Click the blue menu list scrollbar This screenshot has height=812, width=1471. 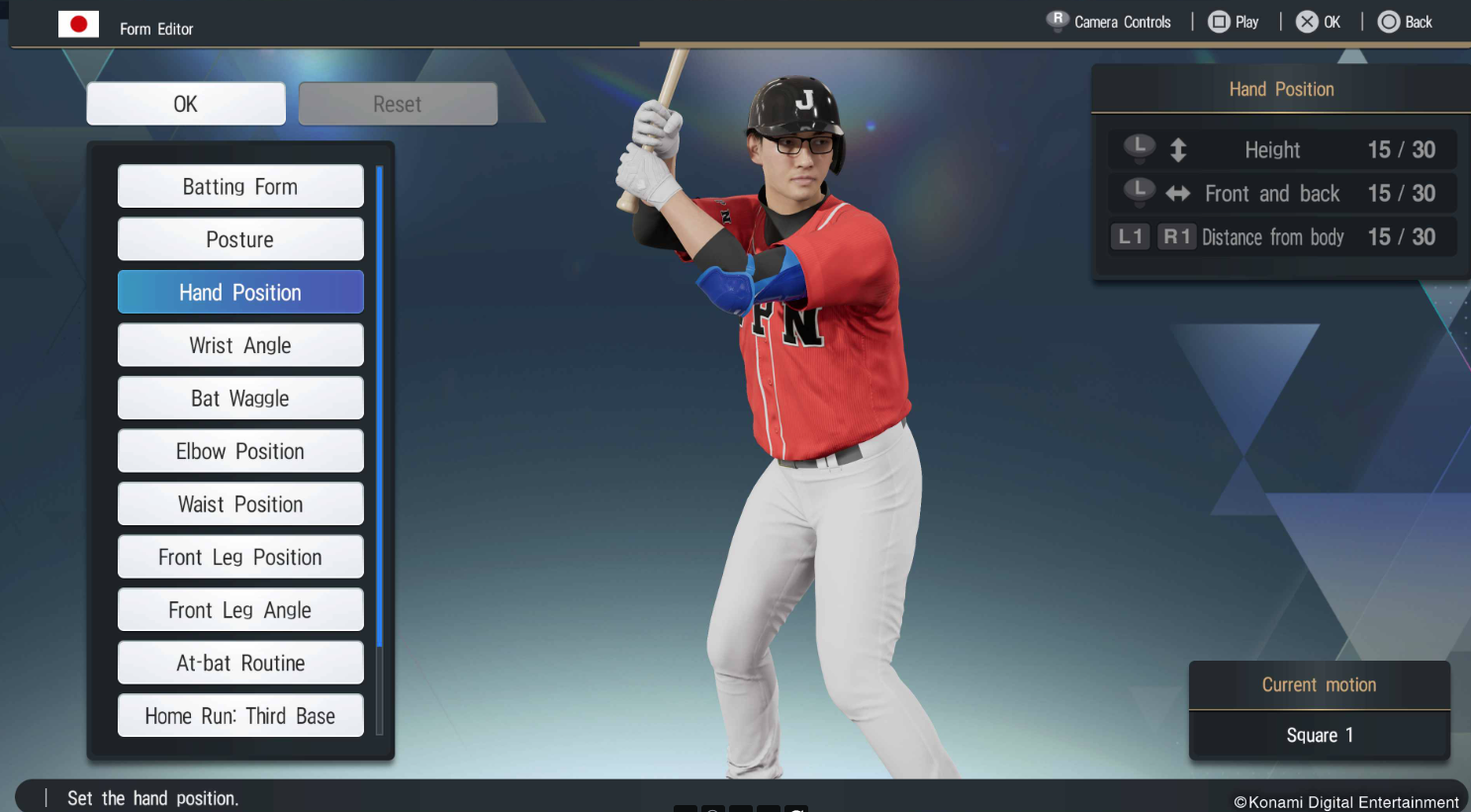click(380, 450)
